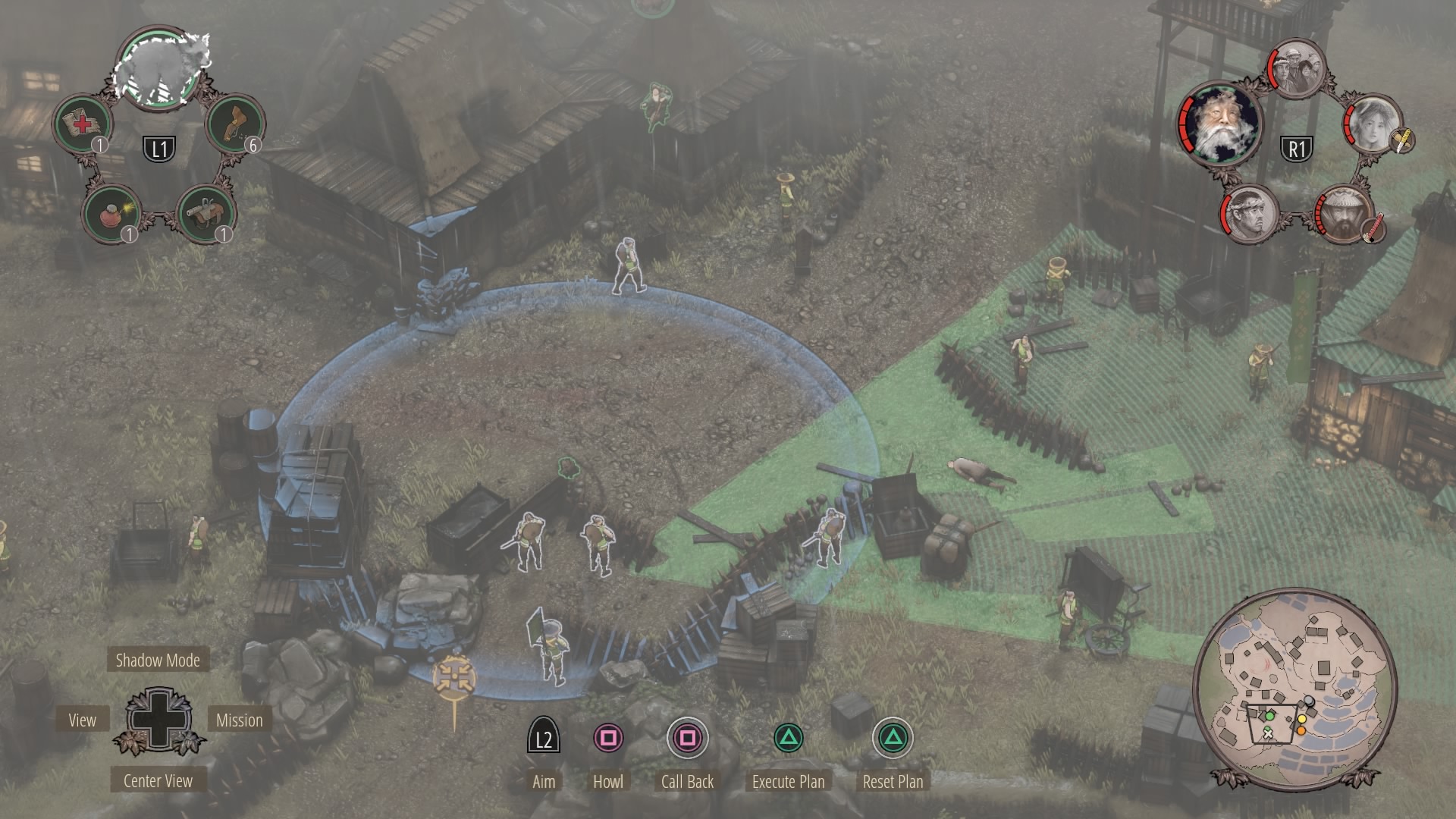The height and width of the screenshot is (819, 1456).
Task: Select the leather satchel item
Action: click(206, 214)
